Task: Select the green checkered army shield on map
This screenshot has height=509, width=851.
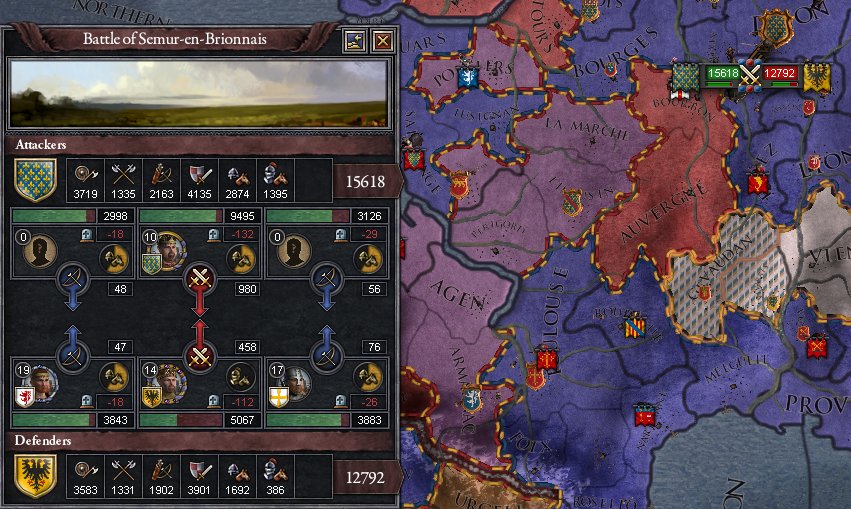Action: [686, 77]
